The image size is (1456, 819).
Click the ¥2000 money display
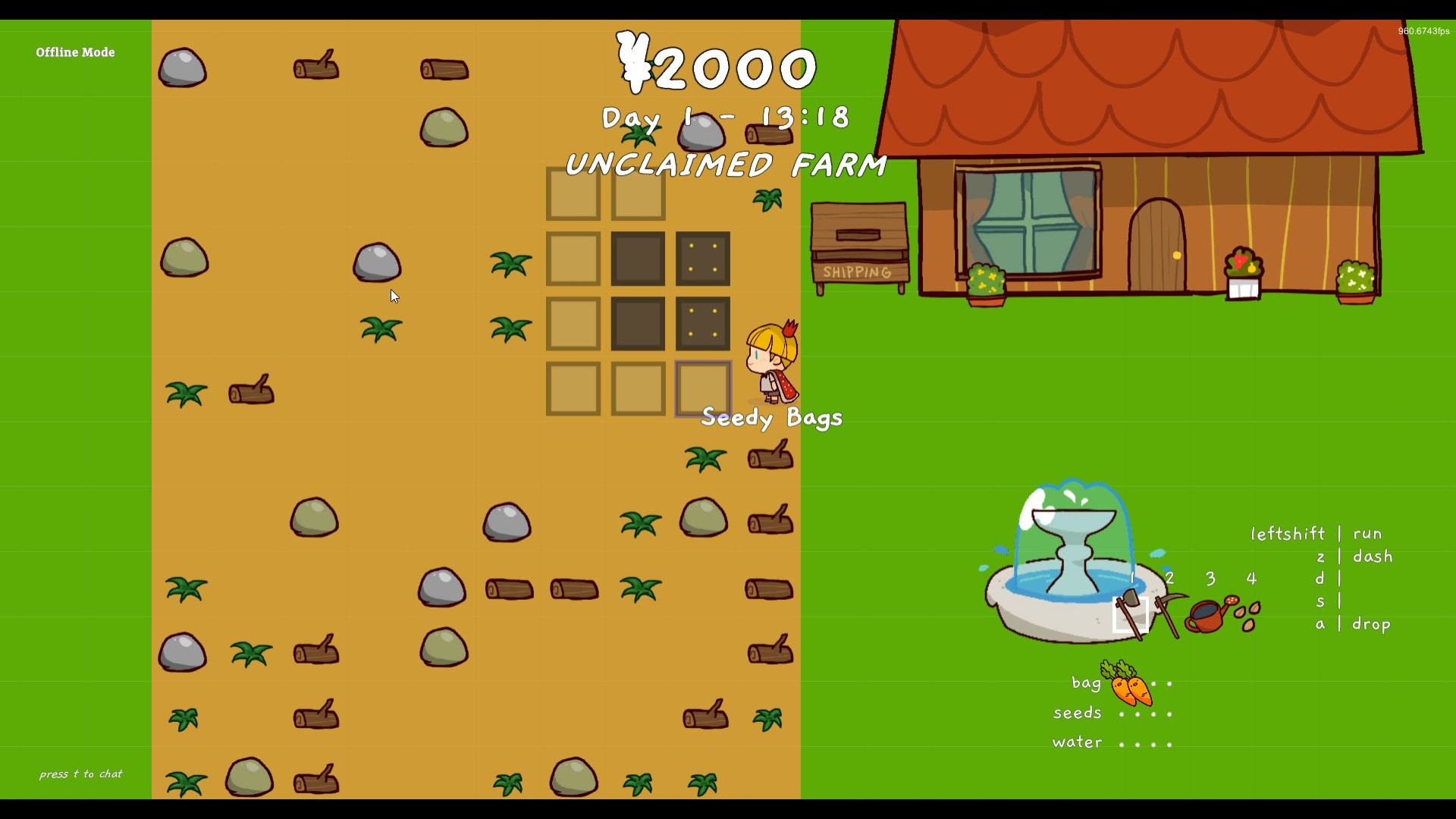[717, 66]
